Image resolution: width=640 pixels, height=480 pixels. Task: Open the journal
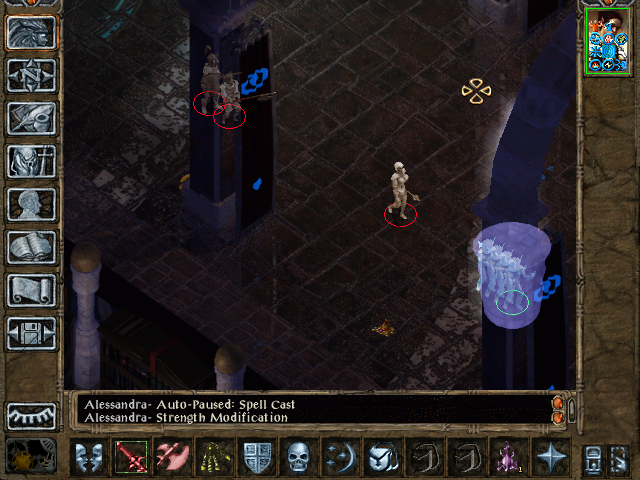(x=31, y=118)
